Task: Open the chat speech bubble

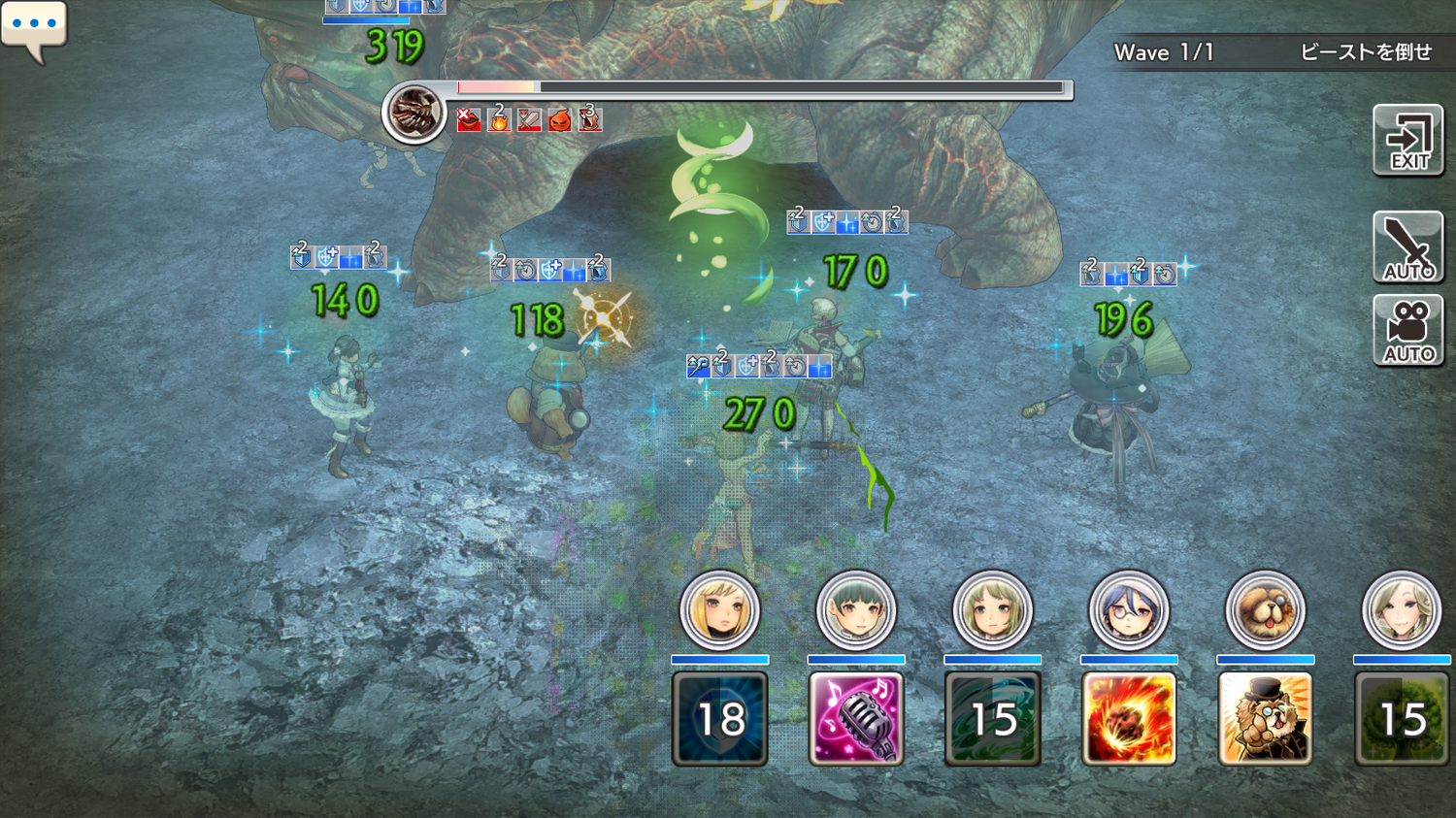Action: [34, 27]
